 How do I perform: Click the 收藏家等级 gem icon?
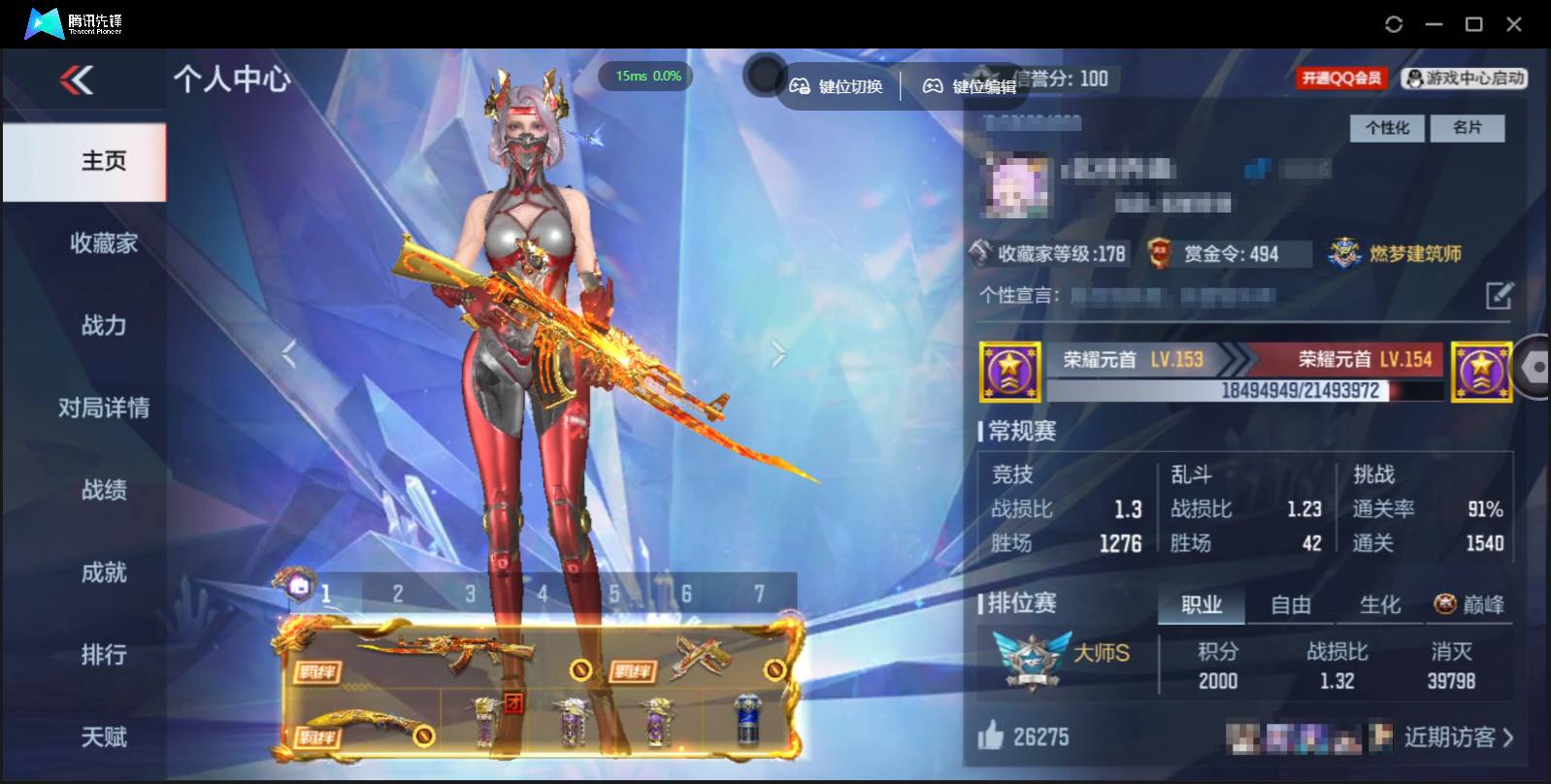pyautogui.click(x=979, y=253)
